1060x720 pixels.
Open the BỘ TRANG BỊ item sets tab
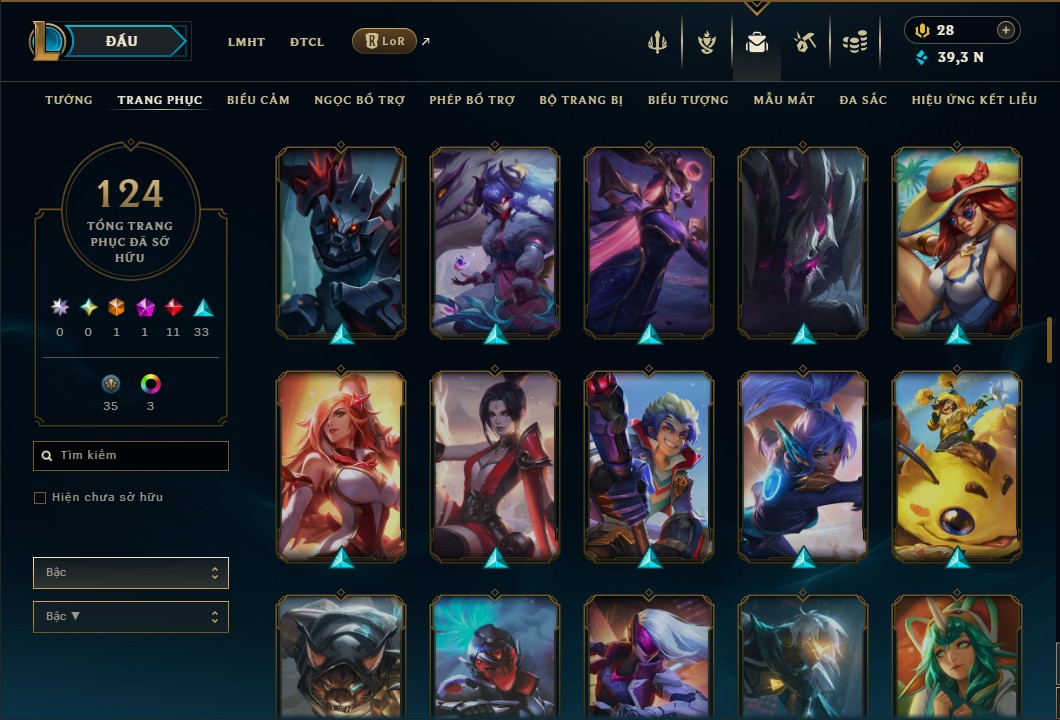tap(581, 100)
